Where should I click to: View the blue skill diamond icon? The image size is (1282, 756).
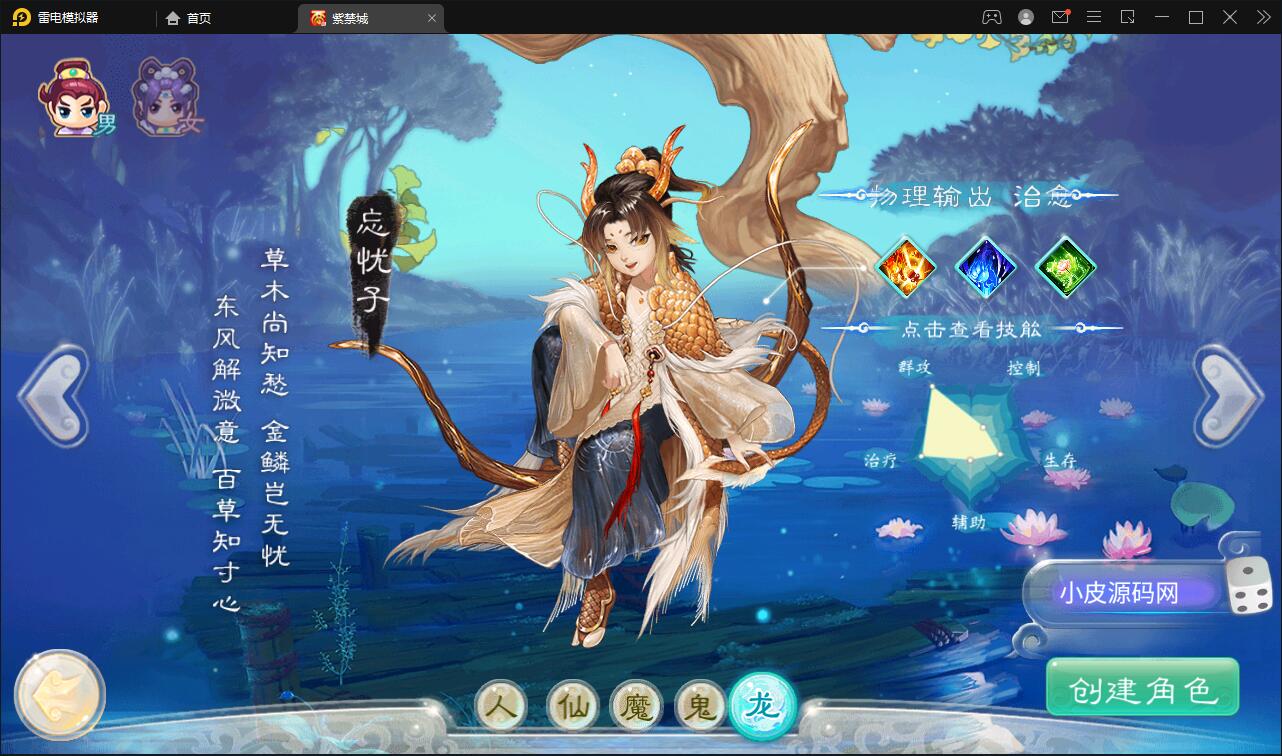click(987, 266)
